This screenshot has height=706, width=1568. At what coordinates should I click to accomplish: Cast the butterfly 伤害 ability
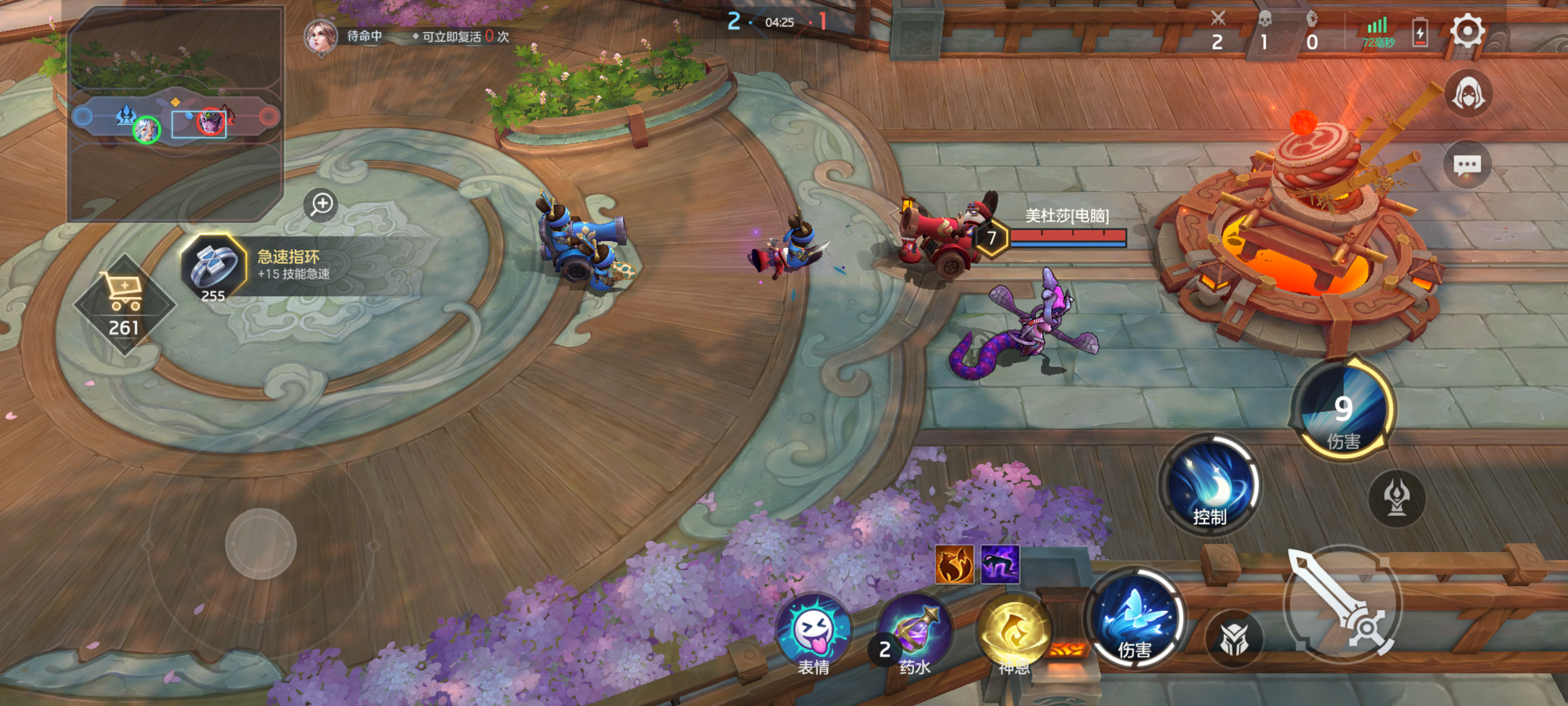pyautogui.click(x=1135, y=618)
